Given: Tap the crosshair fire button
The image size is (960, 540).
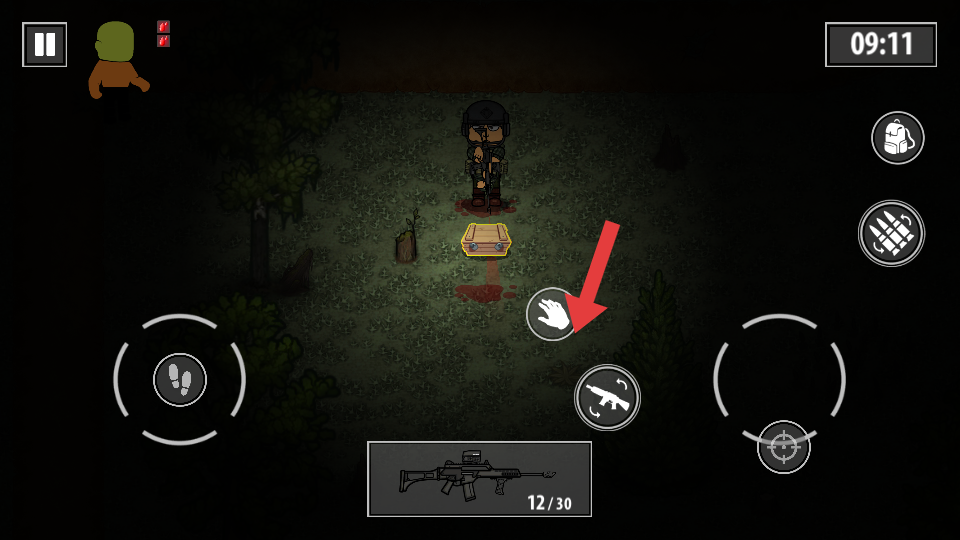Looking at the screenshot, I should (783, 447).
